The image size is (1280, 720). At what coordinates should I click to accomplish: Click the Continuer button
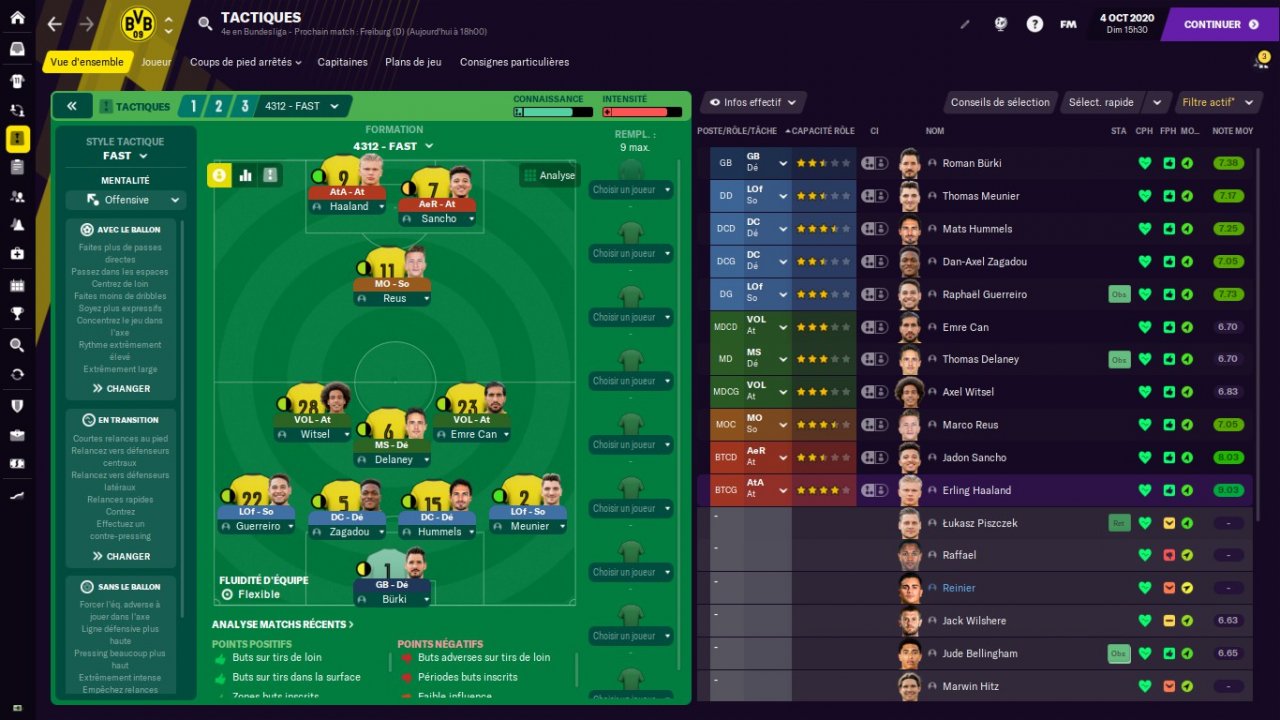coord(1220,24)
